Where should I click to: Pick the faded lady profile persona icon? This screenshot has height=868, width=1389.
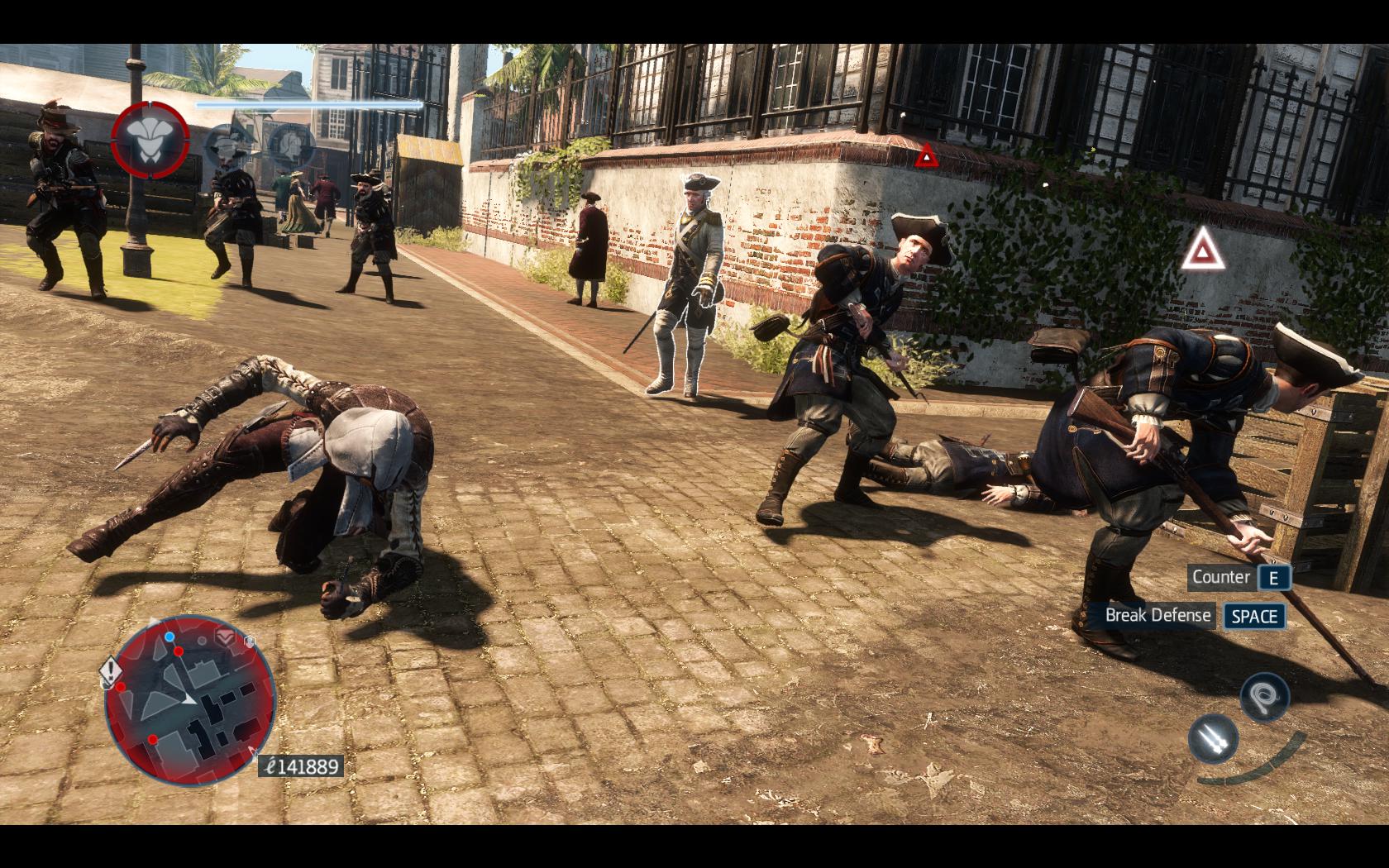coord(293,147)
